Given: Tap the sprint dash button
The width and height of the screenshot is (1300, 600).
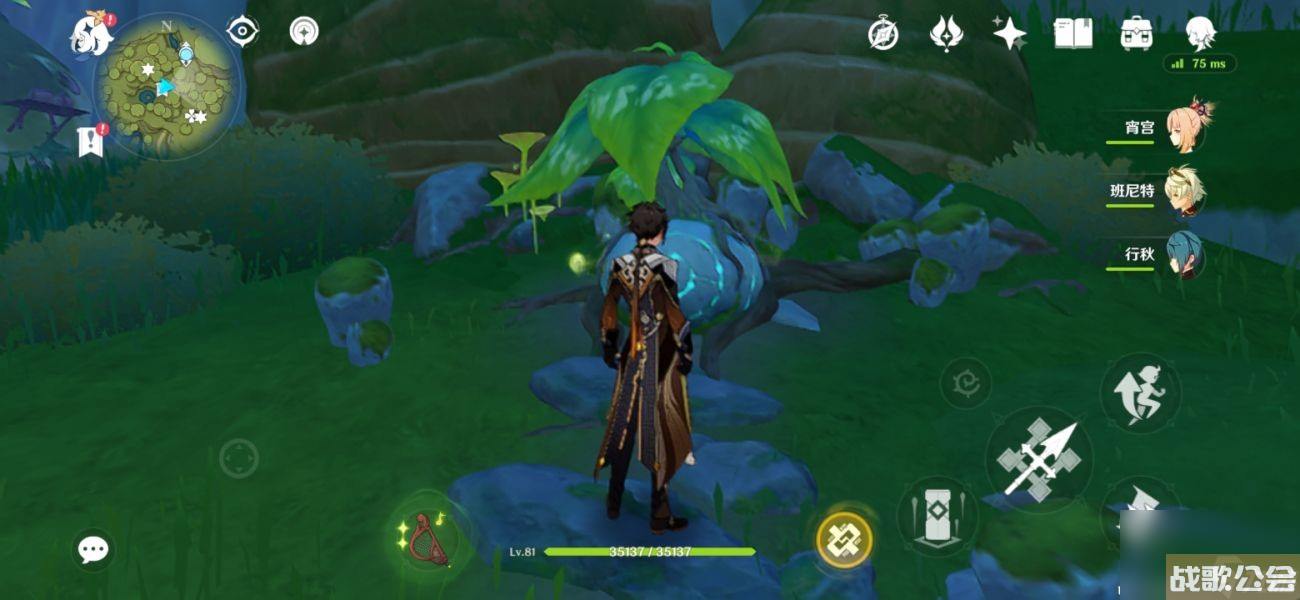Looking at the screenshot, I should tap(1140, 392).
